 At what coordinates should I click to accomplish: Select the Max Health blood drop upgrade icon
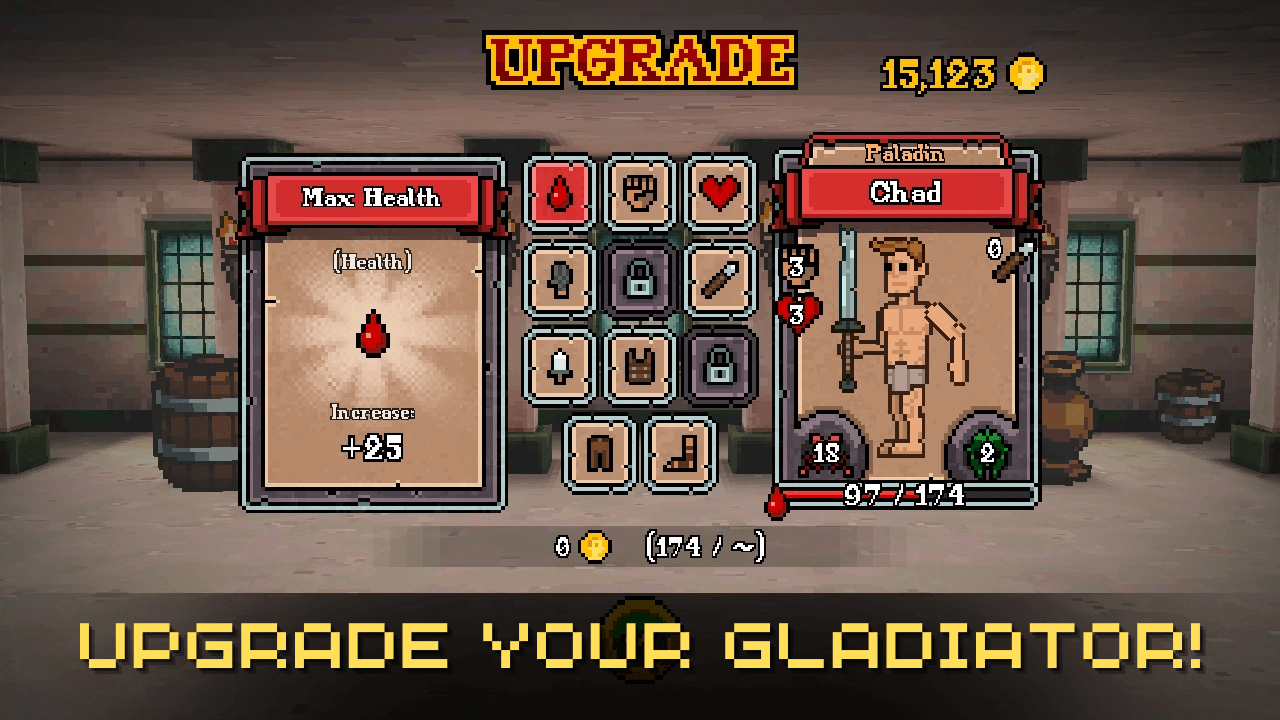[x=558, y=194]
